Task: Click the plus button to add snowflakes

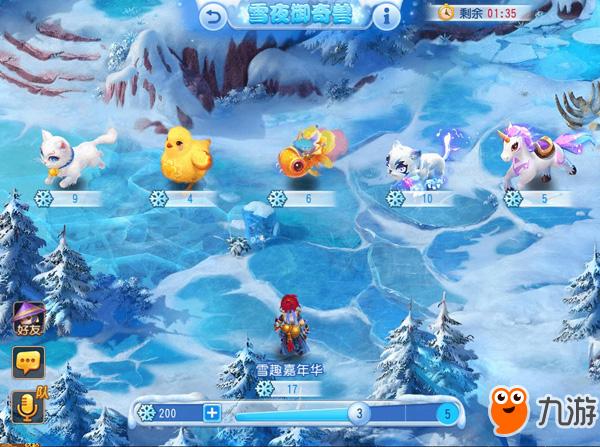Action: point(211,412)
